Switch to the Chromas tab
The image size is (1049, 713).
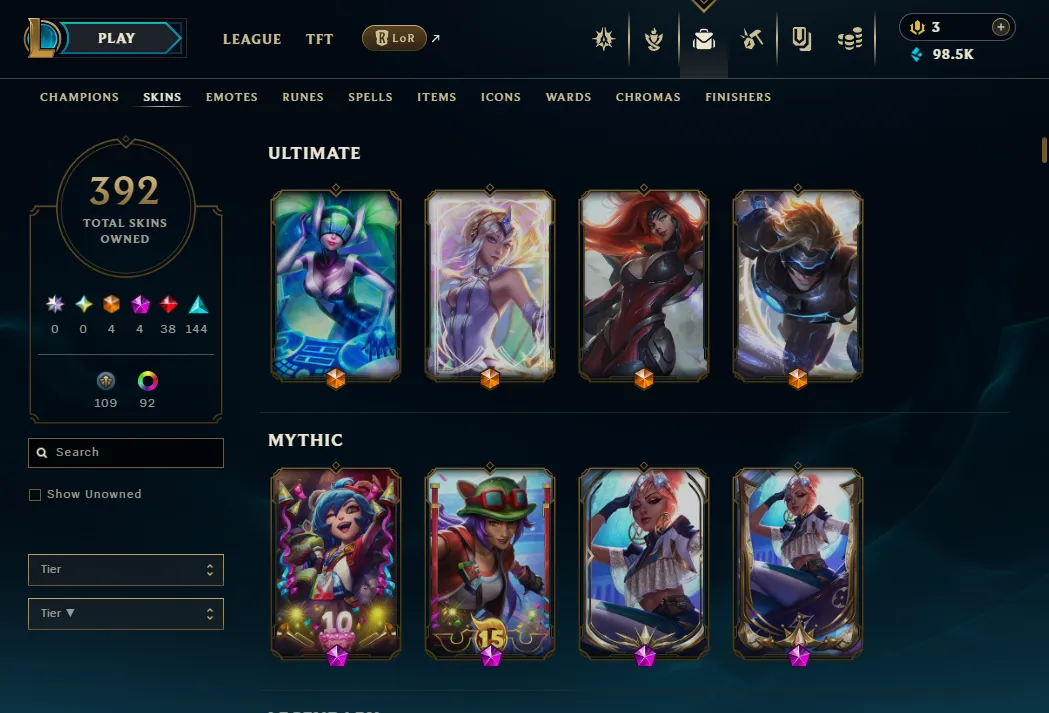tap(648, 97)
